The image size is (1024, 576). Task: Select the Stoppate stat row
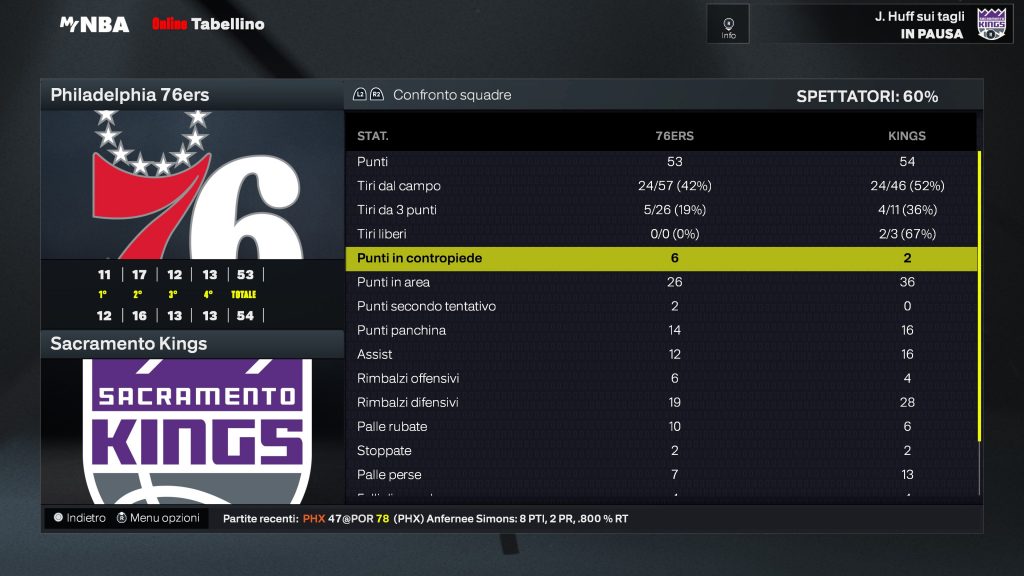[660, 450]
